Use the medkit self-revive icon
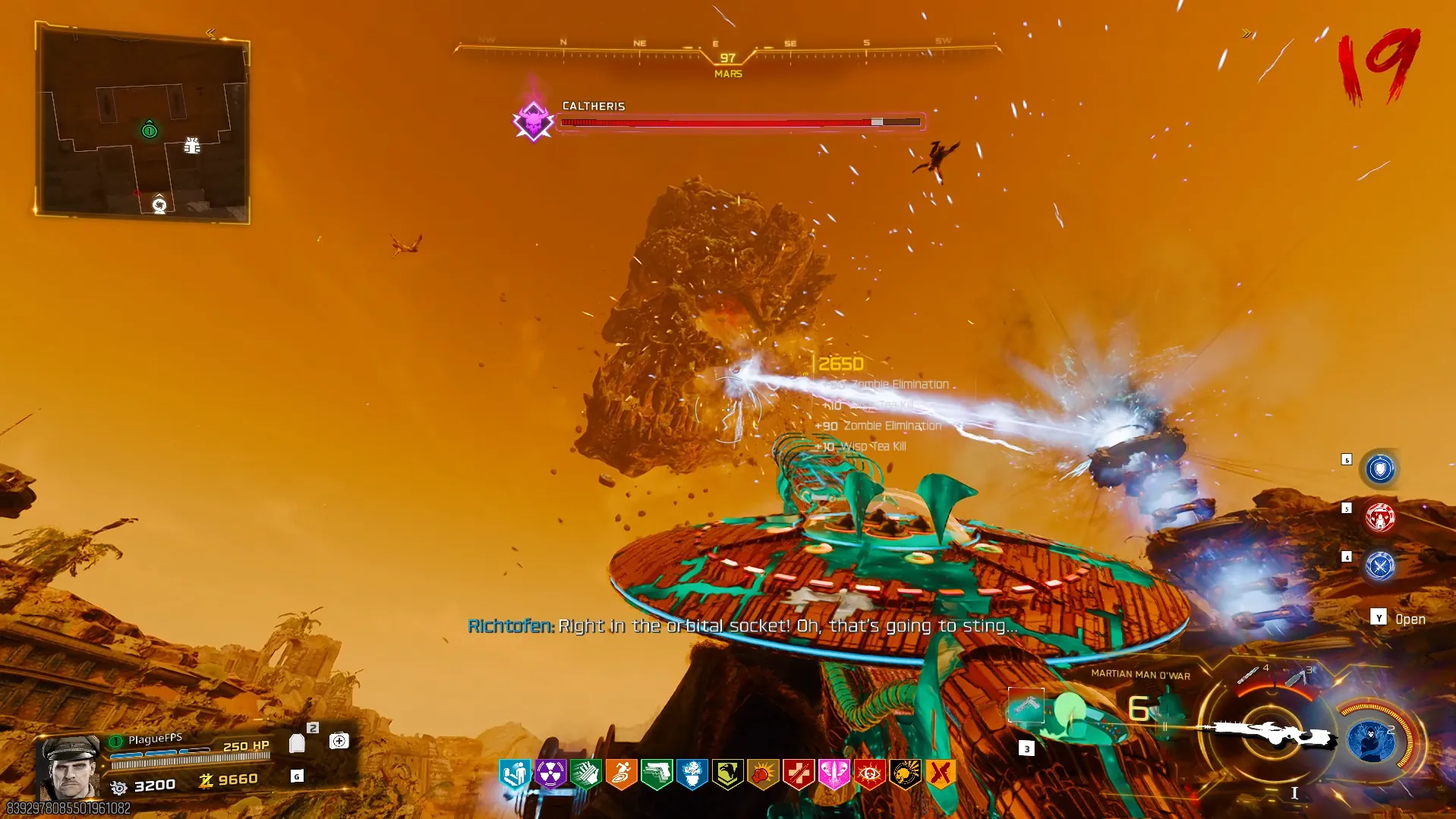This screenshot has width=1456, height=819. [x=339, y=741]
